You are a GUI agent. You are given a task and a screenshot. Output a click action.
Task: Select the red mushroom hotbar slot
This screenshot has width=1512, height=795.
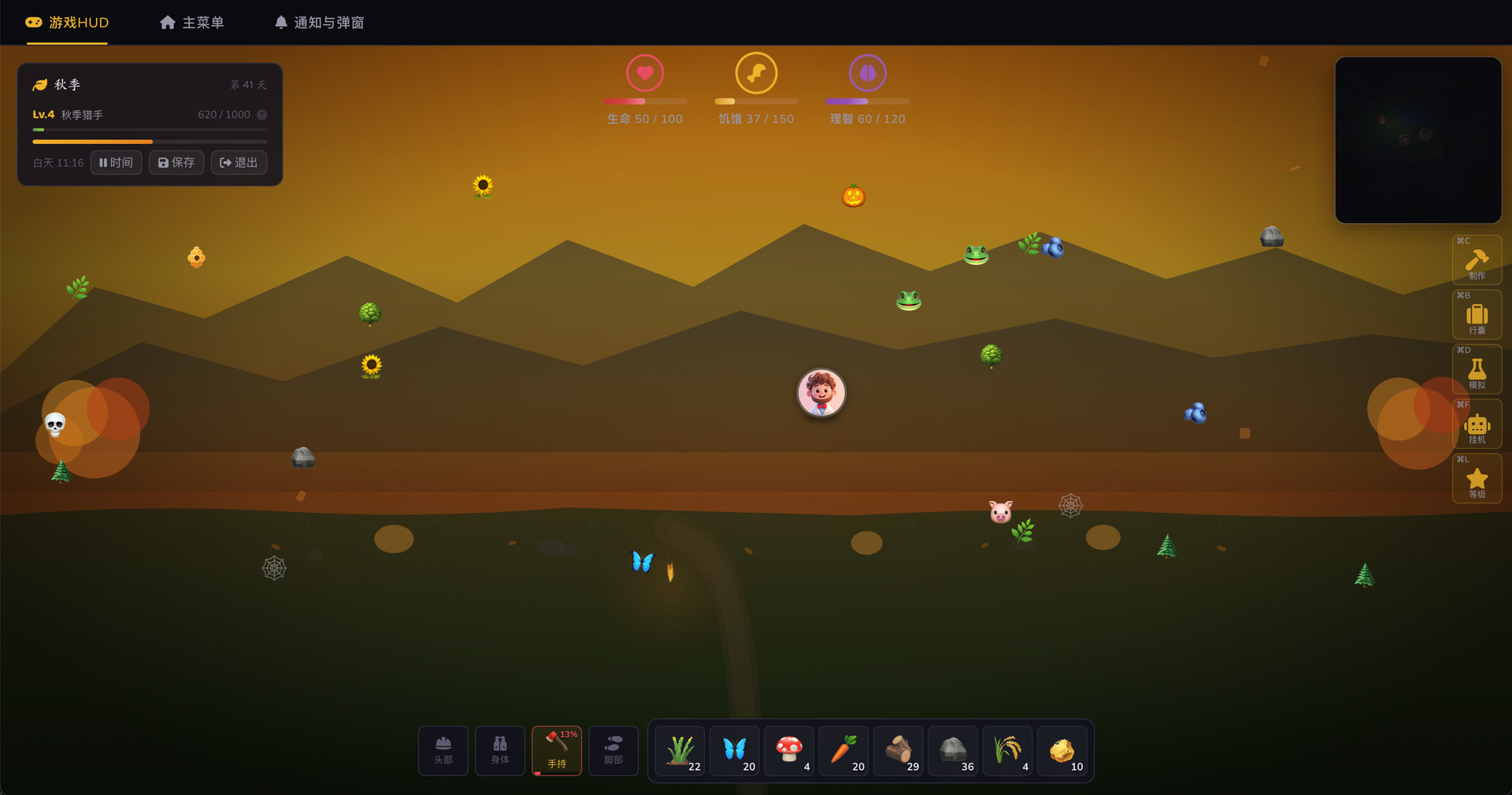(x=789, y=751)
